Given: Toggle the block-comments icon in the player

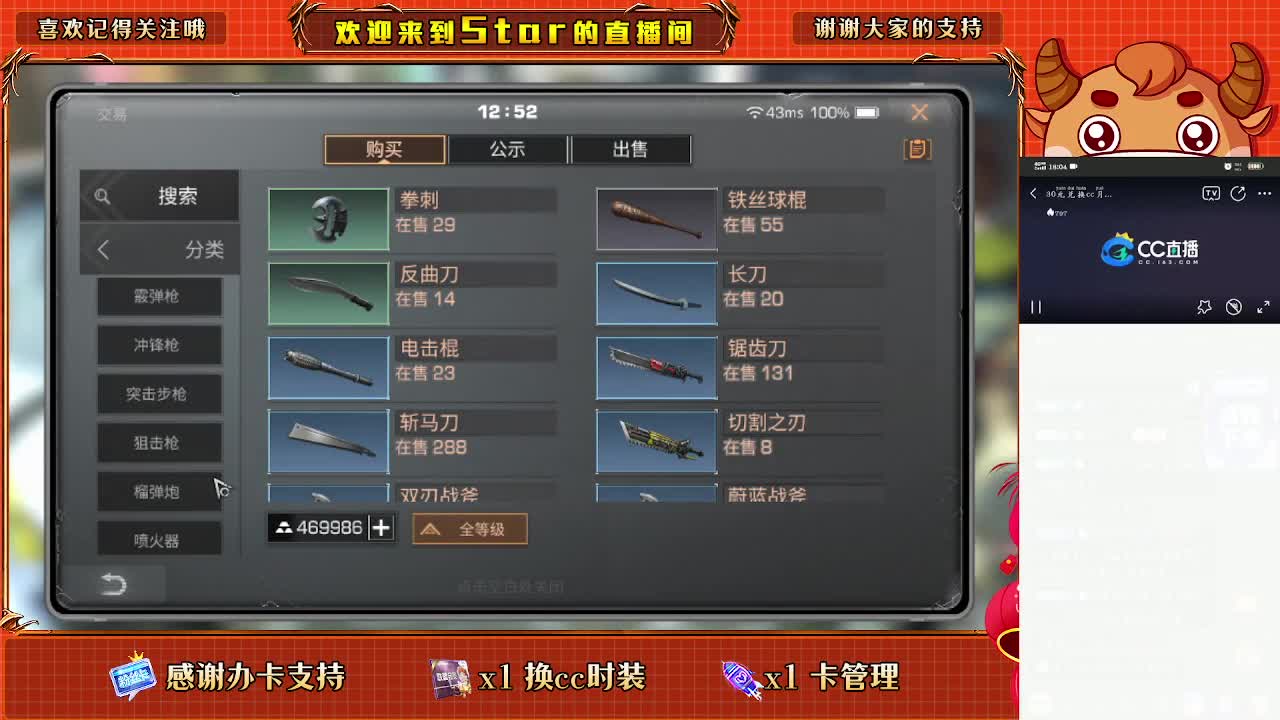Looking at the screenshot, I should 1234,307.
